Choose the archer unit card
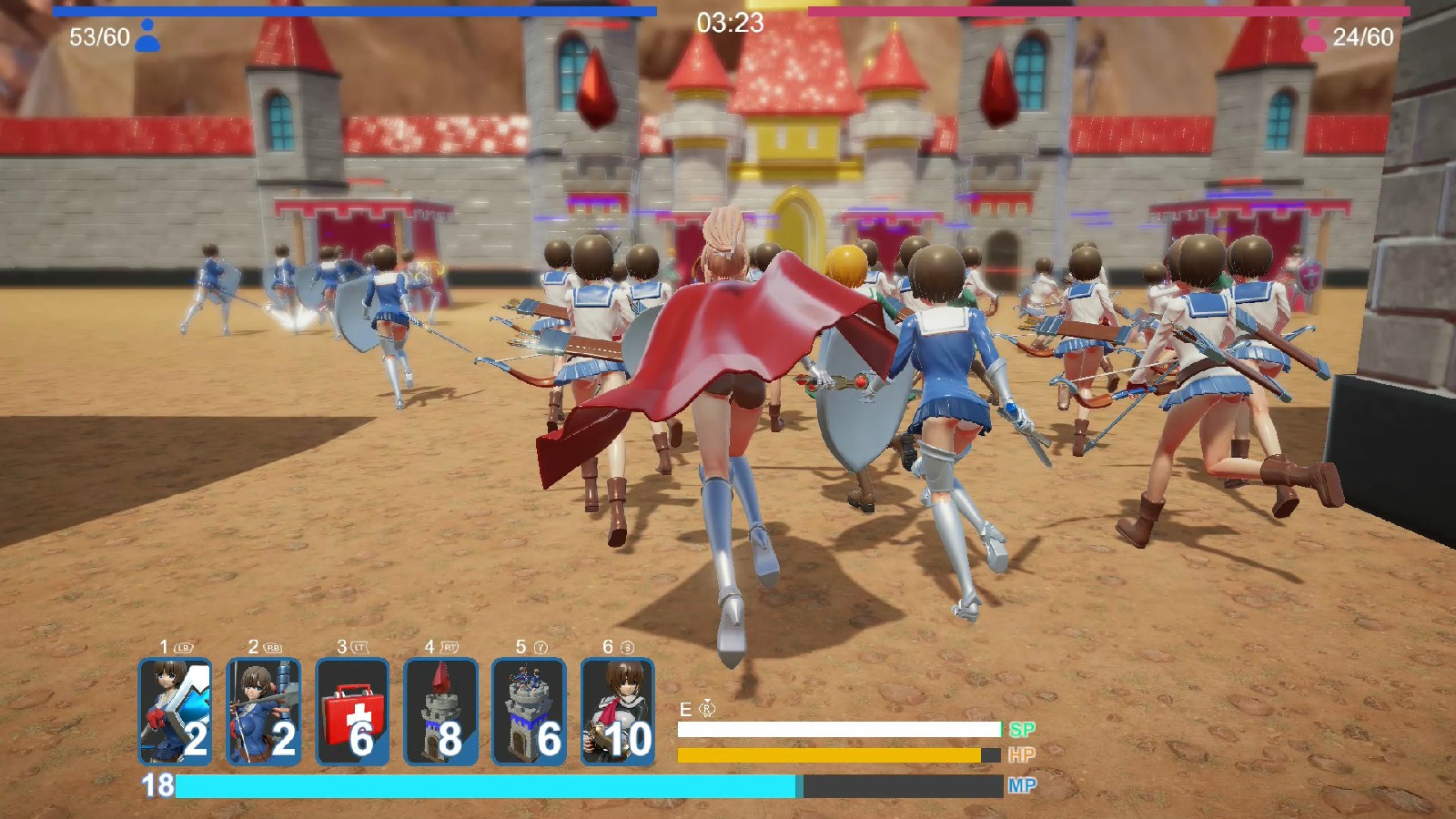 point(263,712)
